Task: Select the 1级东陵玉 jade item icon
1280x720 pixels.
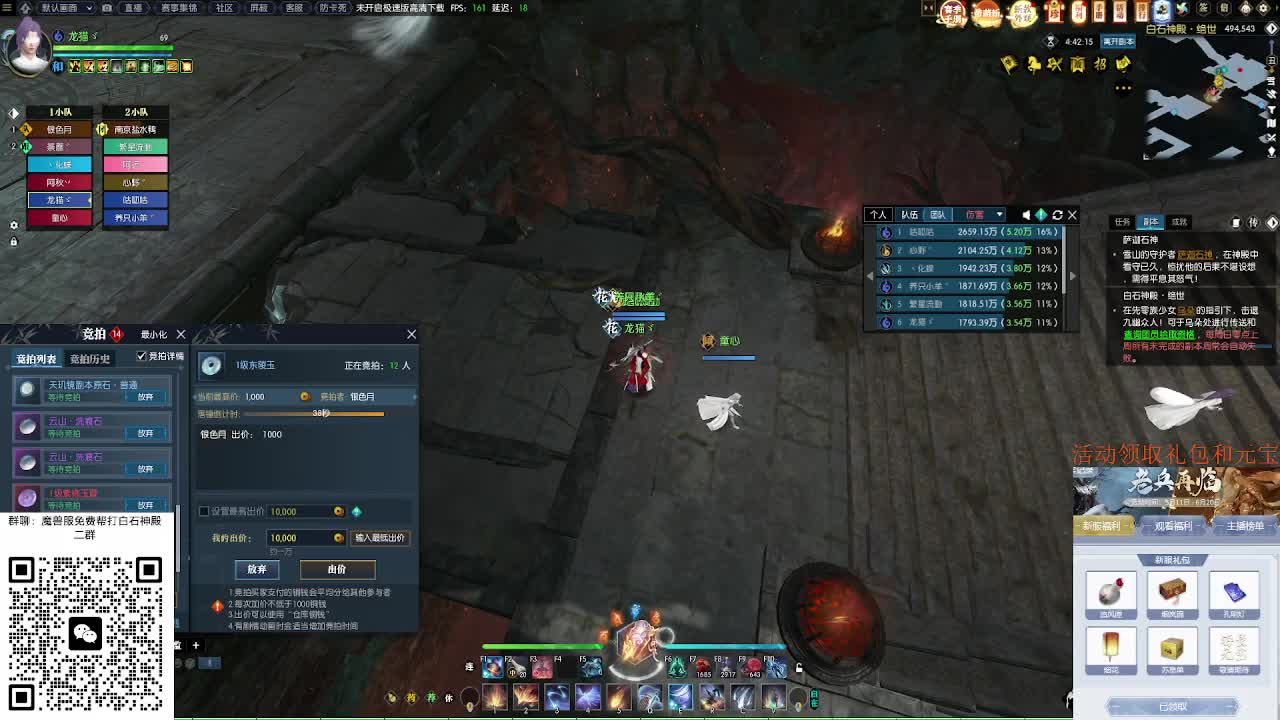Action: (x=210, y=368)
